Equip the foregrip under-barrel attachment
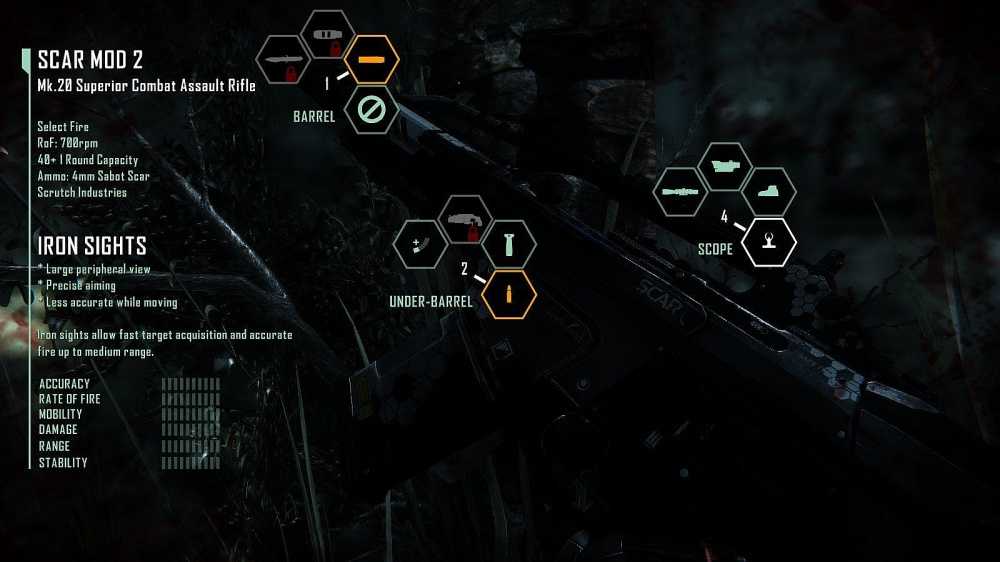The image size is (1000, 562). coord(509,244)
